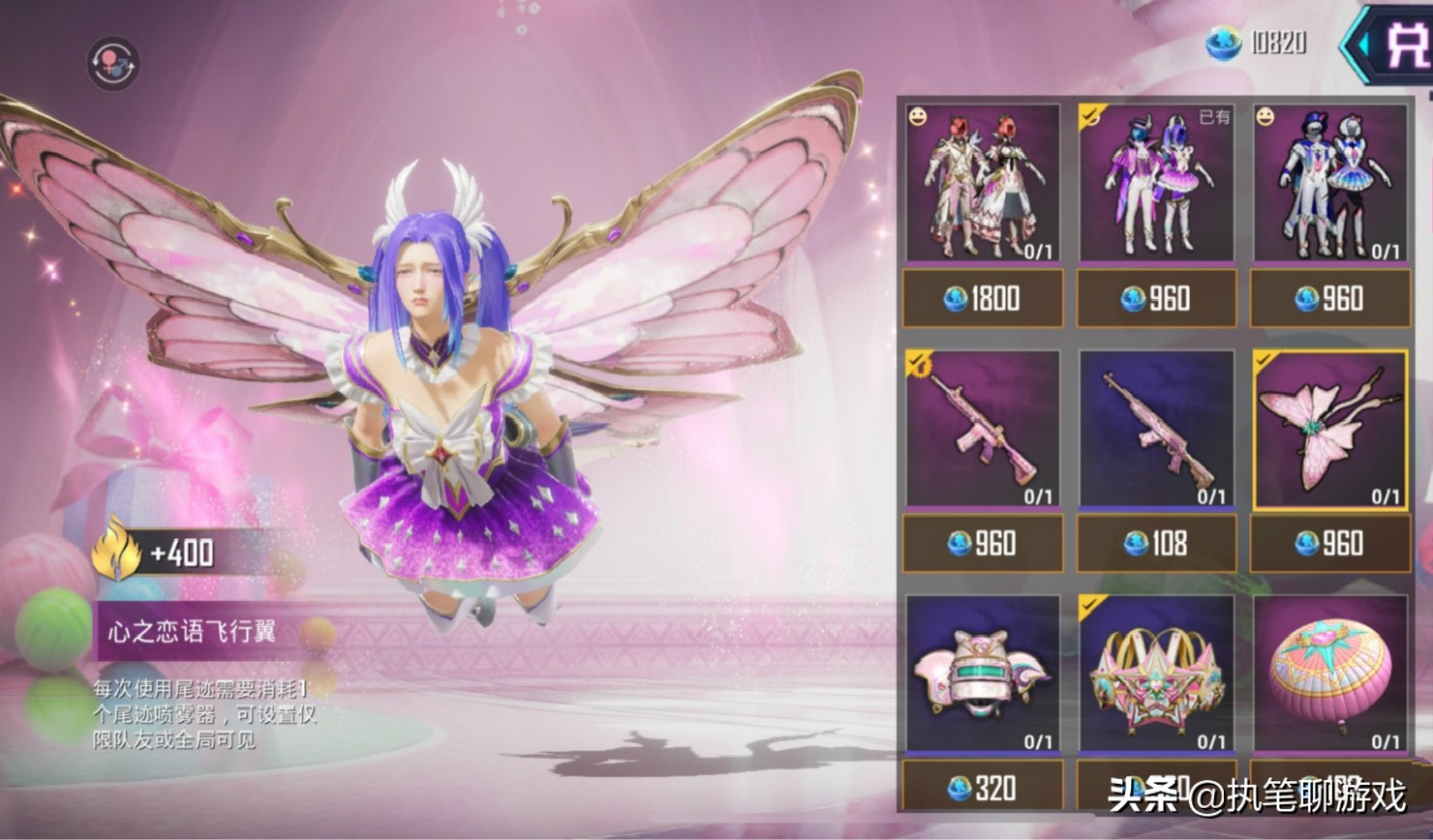The height and width of the screenshot is (840, 1433).
Task: Select the butterfly wing glider item
Action: (x=1330, y=429)
